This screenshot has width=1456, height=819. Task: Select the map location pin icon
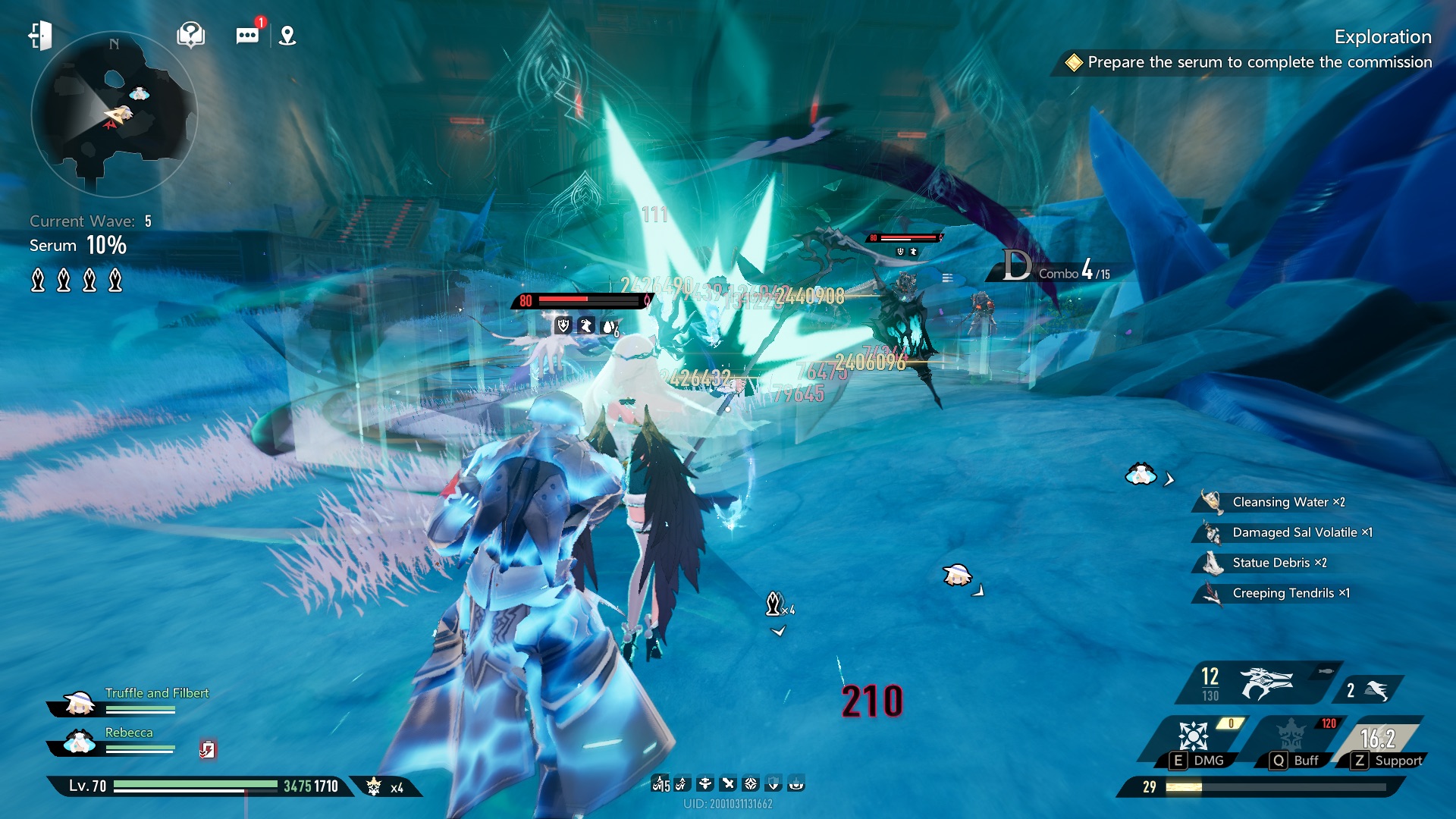(x=287, y=36)
